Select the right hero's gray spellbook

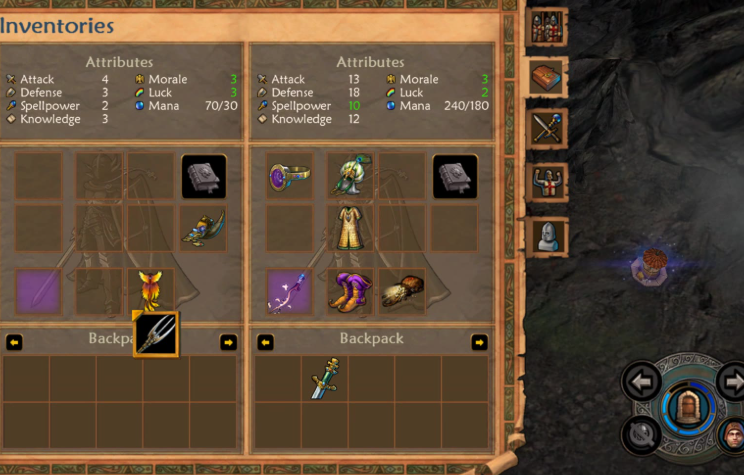click(455, 176)
